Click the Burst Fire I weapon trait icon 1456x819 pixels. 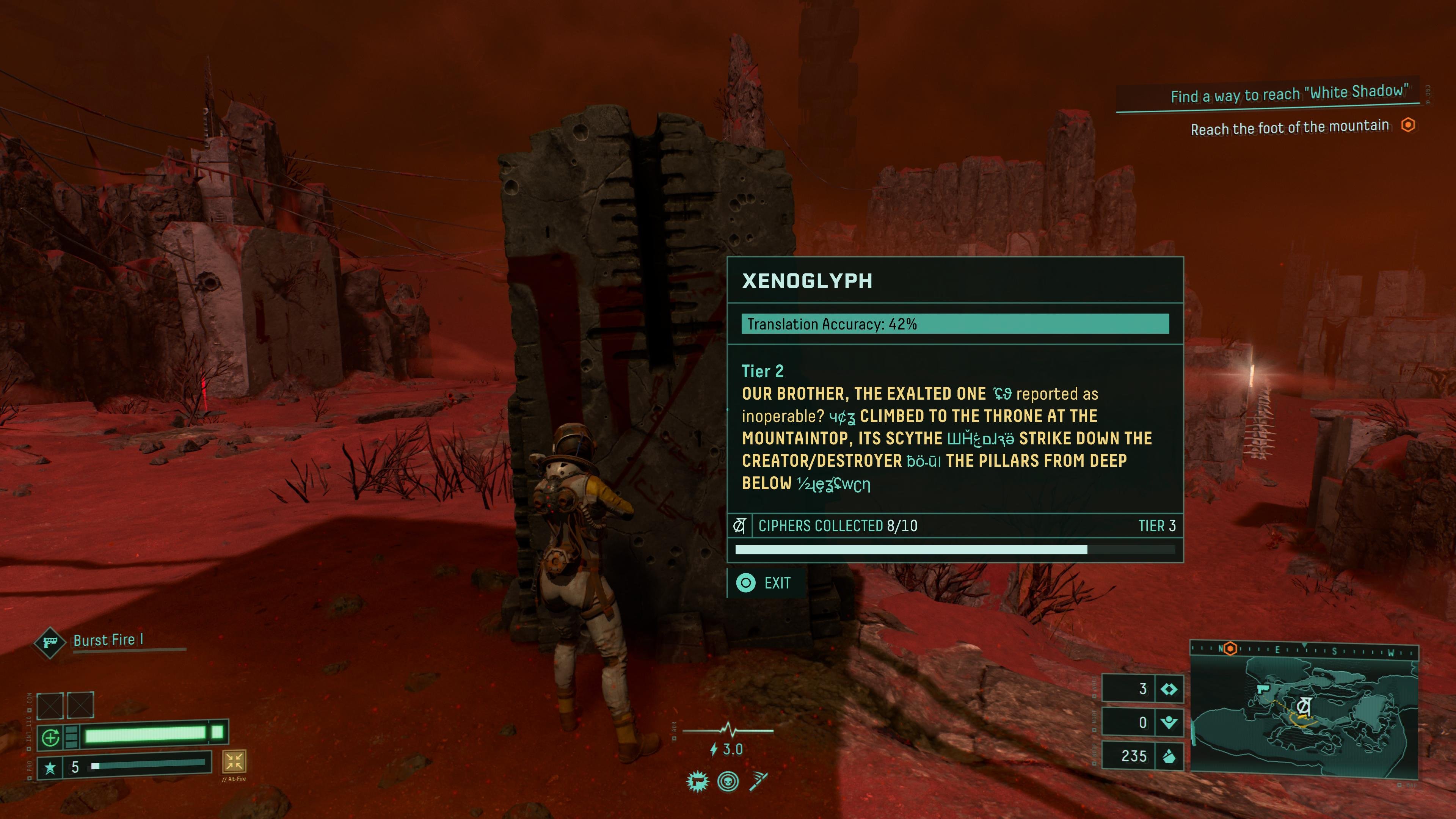point(50,642)
